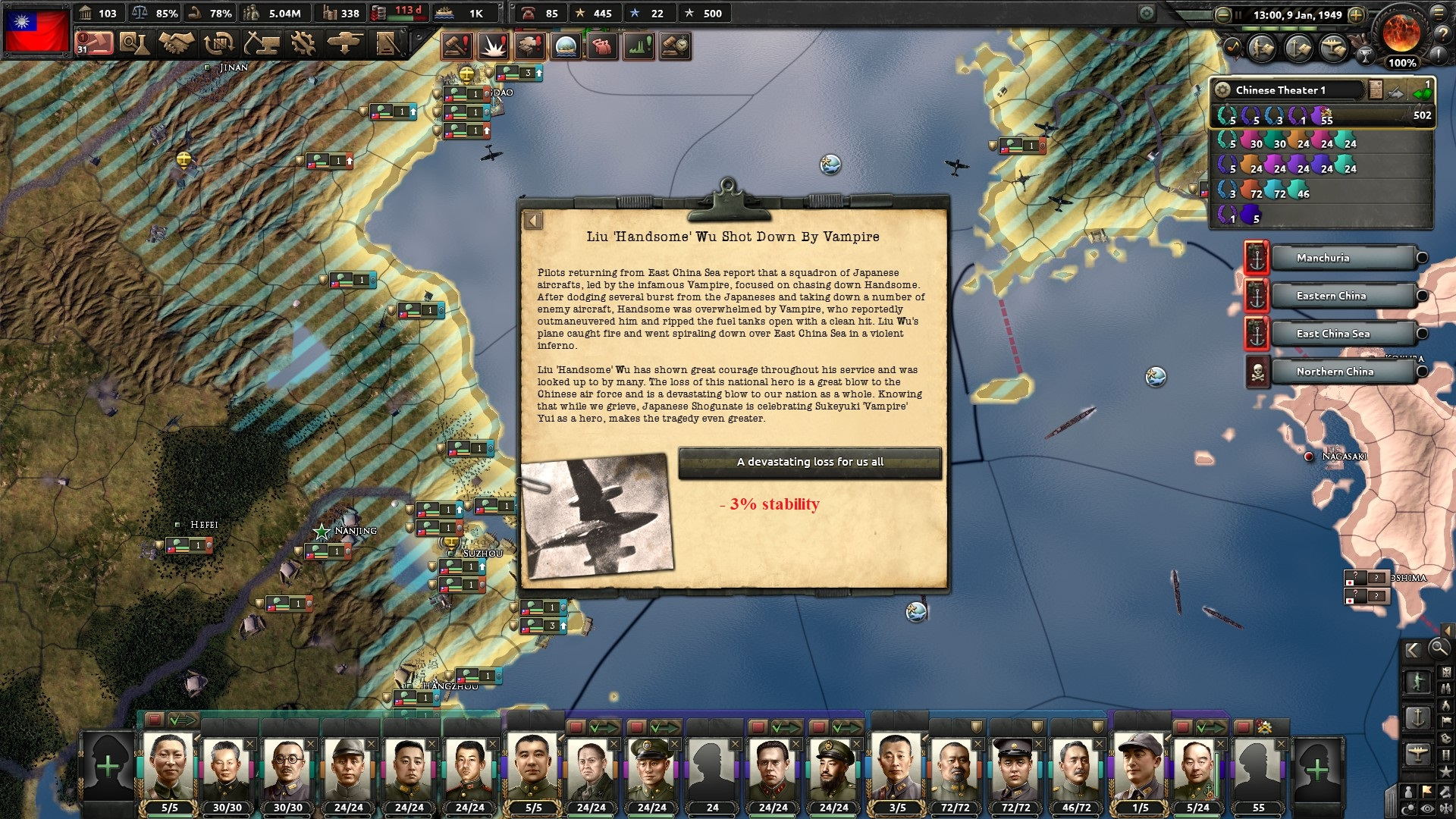
Task: Click the back arrow on the event popup
Action: click(x=533, y=221)
